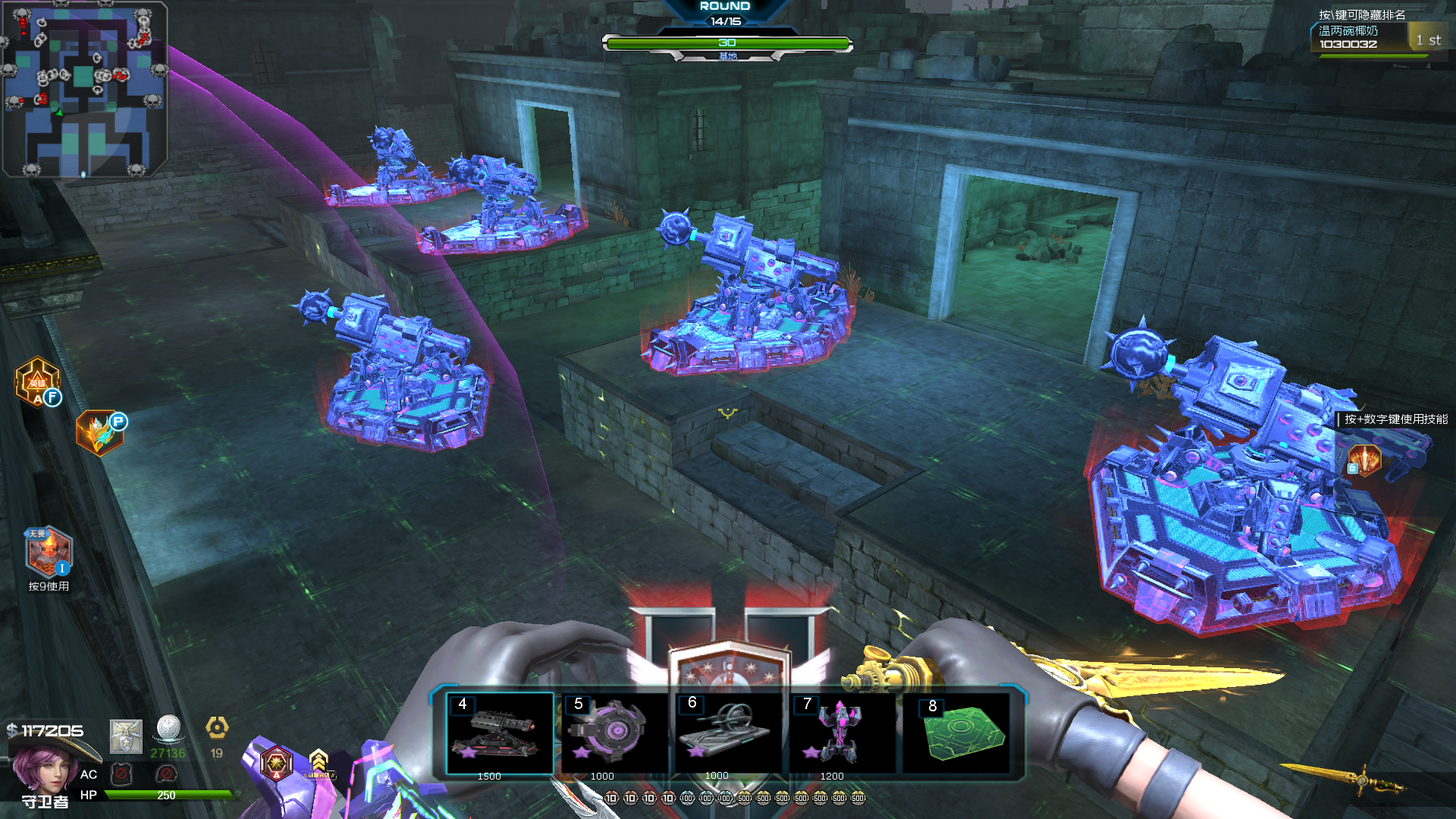
Task: Select the purple-haired guardian portrait
Action: pyautogui.click(x=42, y=767)
